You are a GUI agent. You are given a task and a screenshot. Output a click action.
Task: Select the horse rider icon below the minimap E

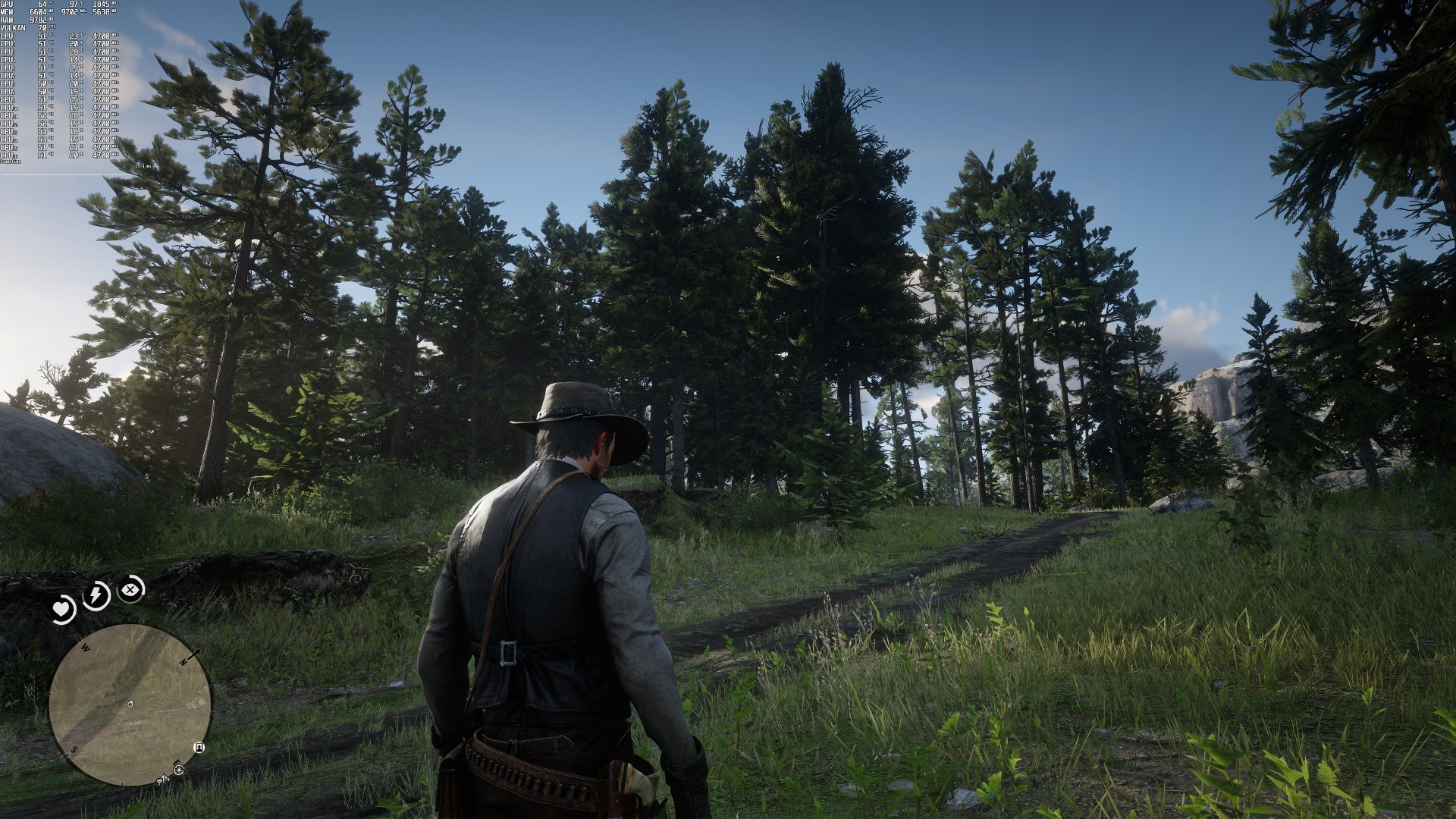pos(163,780)
